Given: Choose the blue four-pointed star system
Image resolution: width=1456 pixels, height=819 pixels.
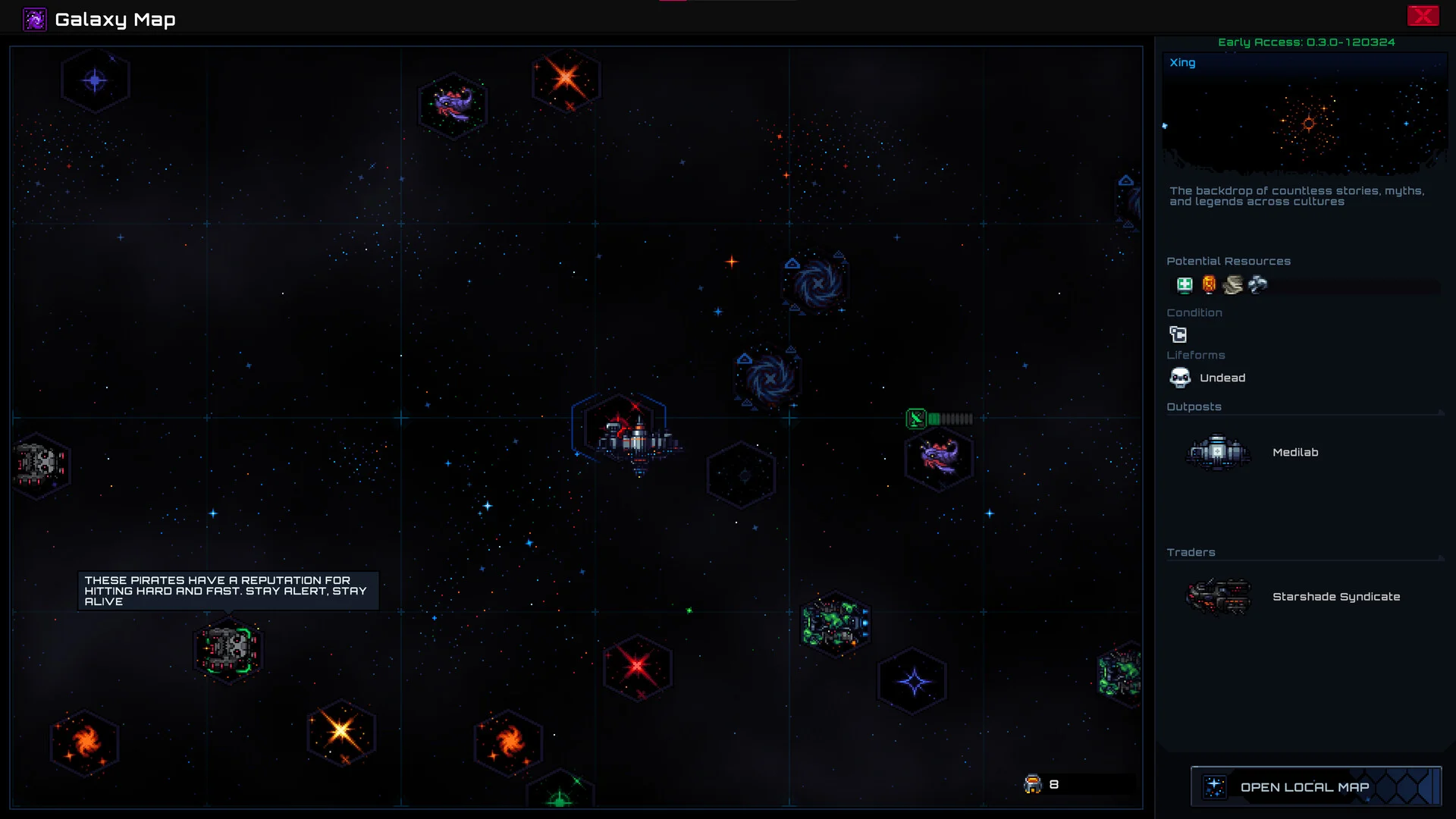Looking at the screenshot, I should click(x=913, y=682).
